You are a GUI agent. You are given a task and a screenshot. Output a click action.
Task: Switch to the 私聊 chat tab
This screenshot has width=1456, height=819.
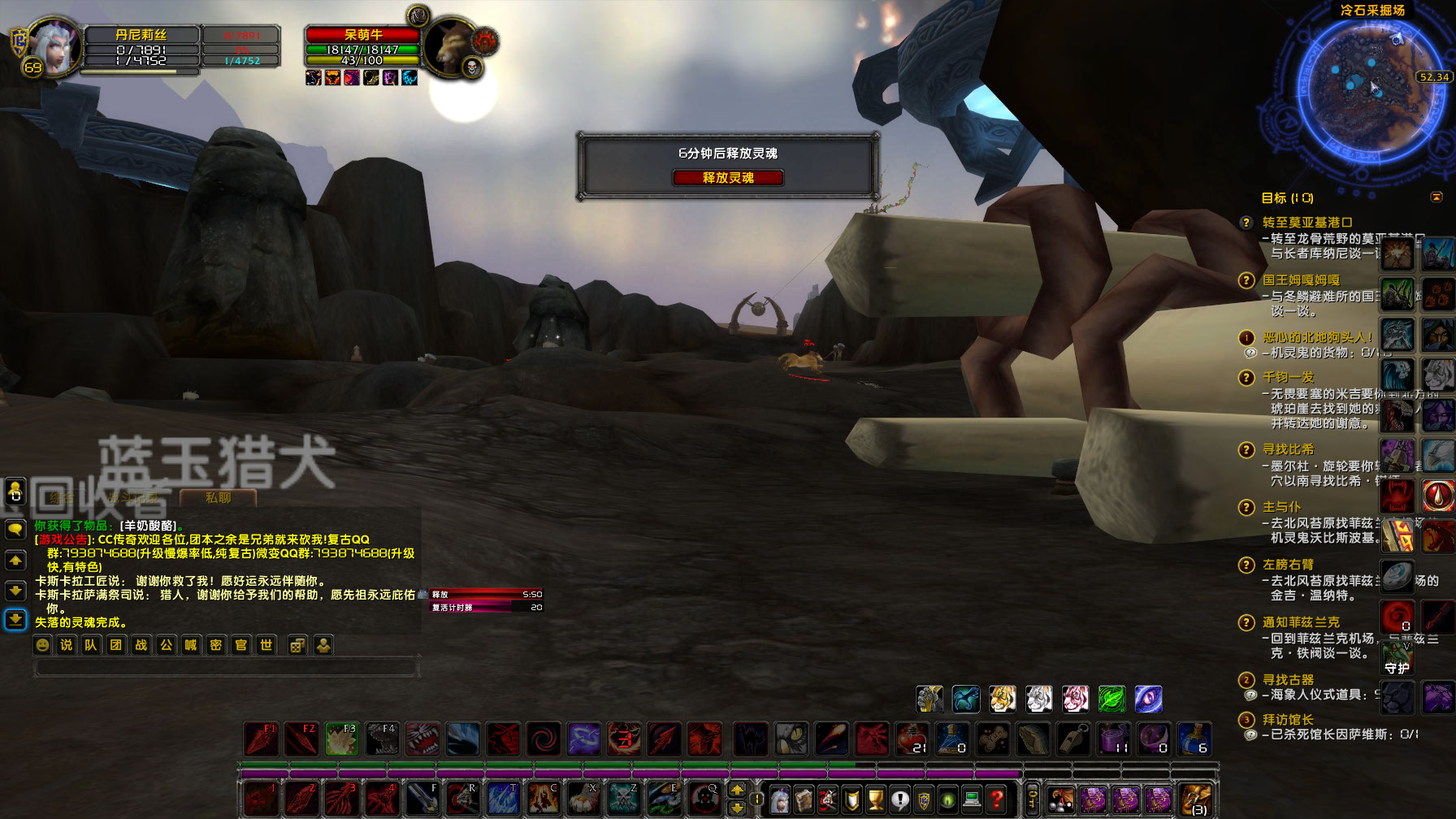click(x=217, y=498)
